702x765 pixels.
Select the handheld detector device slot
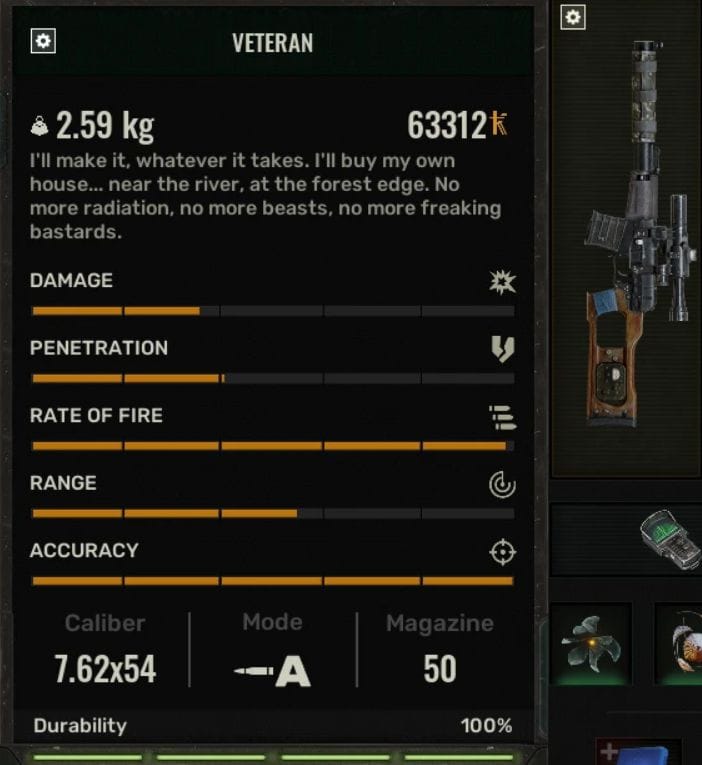click(x=670, y=539)
